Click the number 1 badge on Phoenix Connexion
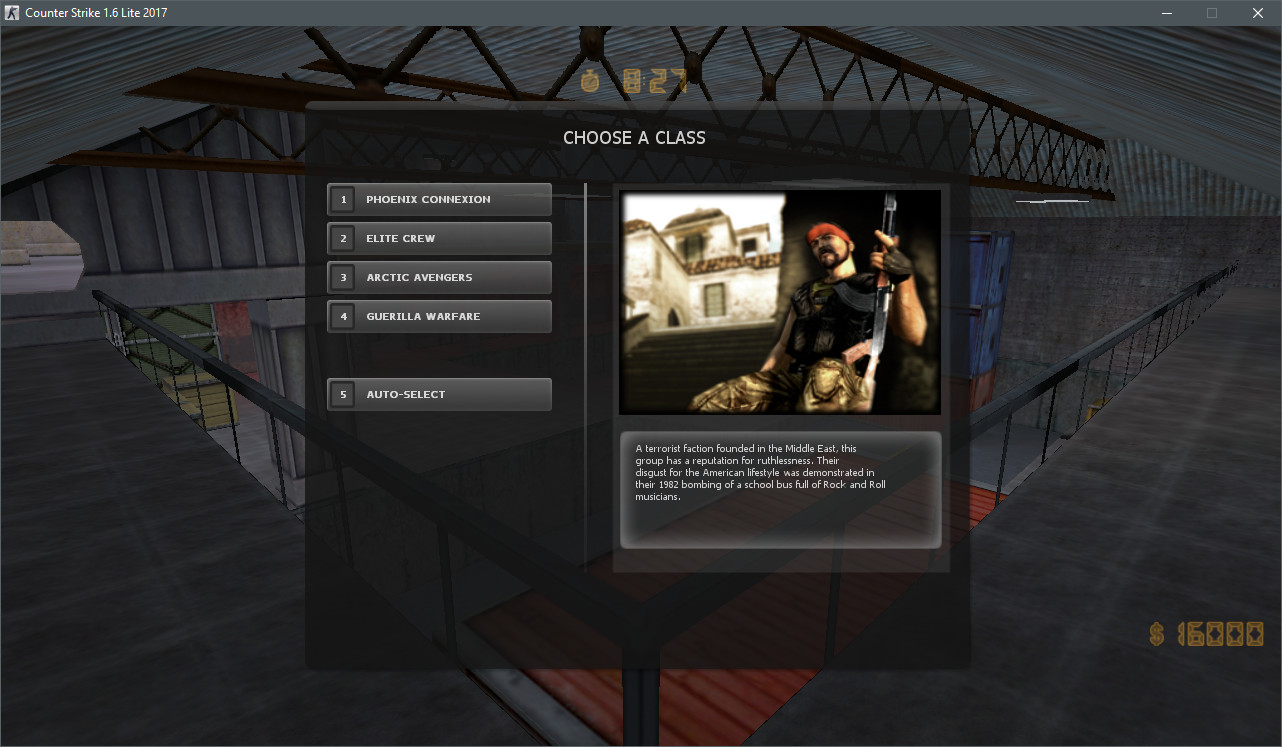This screenshot has height=747, width=1282. [x=343, y=199]
